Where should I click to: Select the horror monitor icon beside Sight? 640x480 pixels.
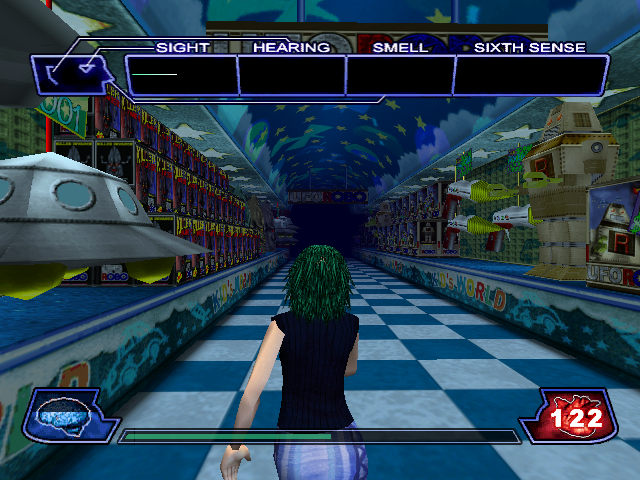point(73,72)
